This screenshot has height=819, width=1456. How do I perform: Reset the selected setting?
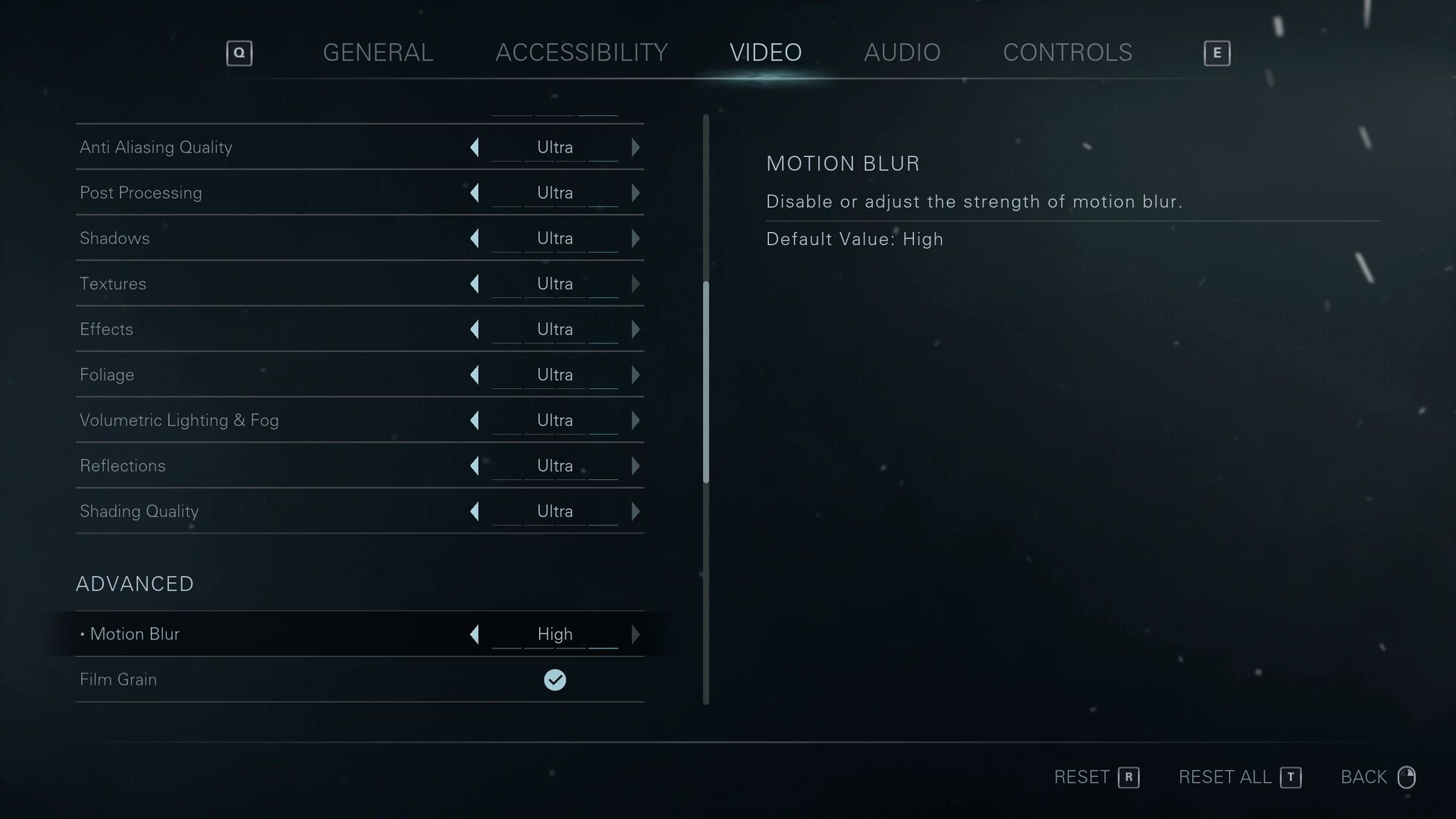pos(1096,777)
